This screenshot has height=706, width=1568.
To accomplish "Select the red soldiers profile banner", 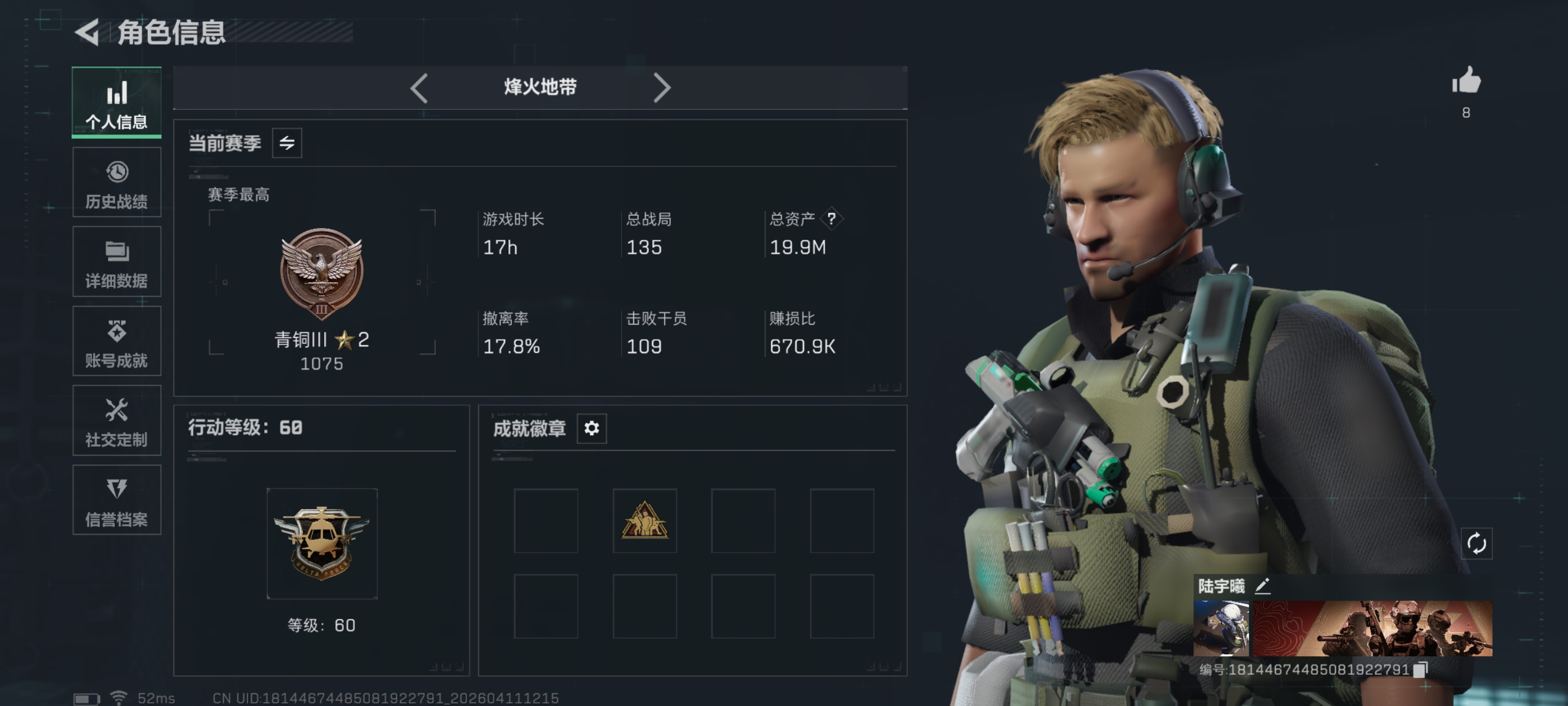I will (1372, 628).
